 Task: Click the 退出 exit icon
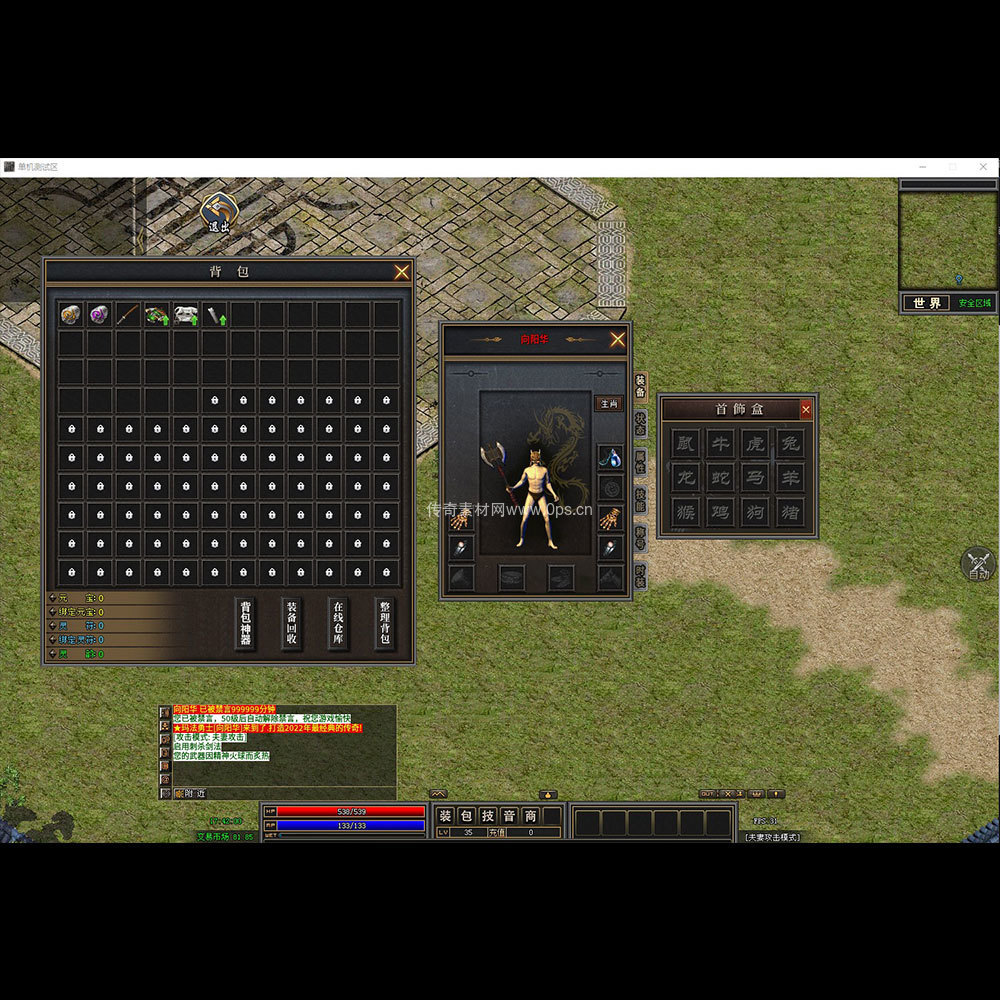pos(218,212)
